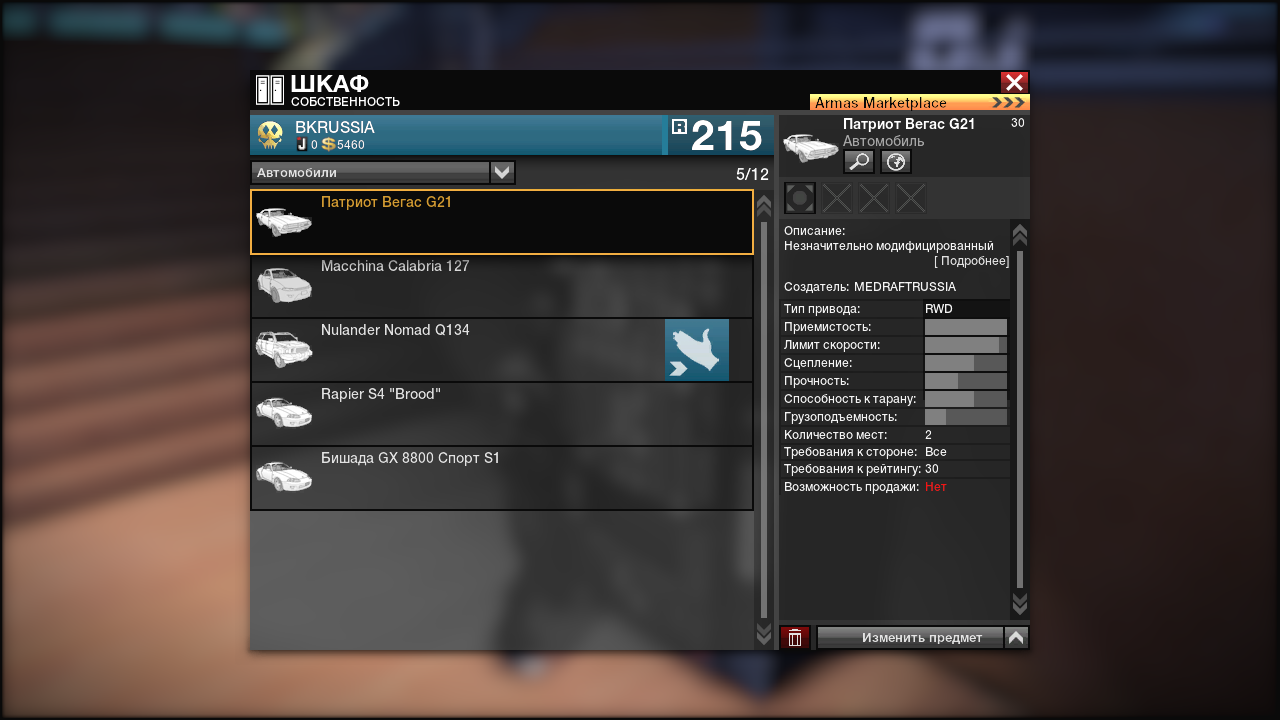1280x720 pixels.
Task: Close the Шкаф window
Action: point(1014,83)
